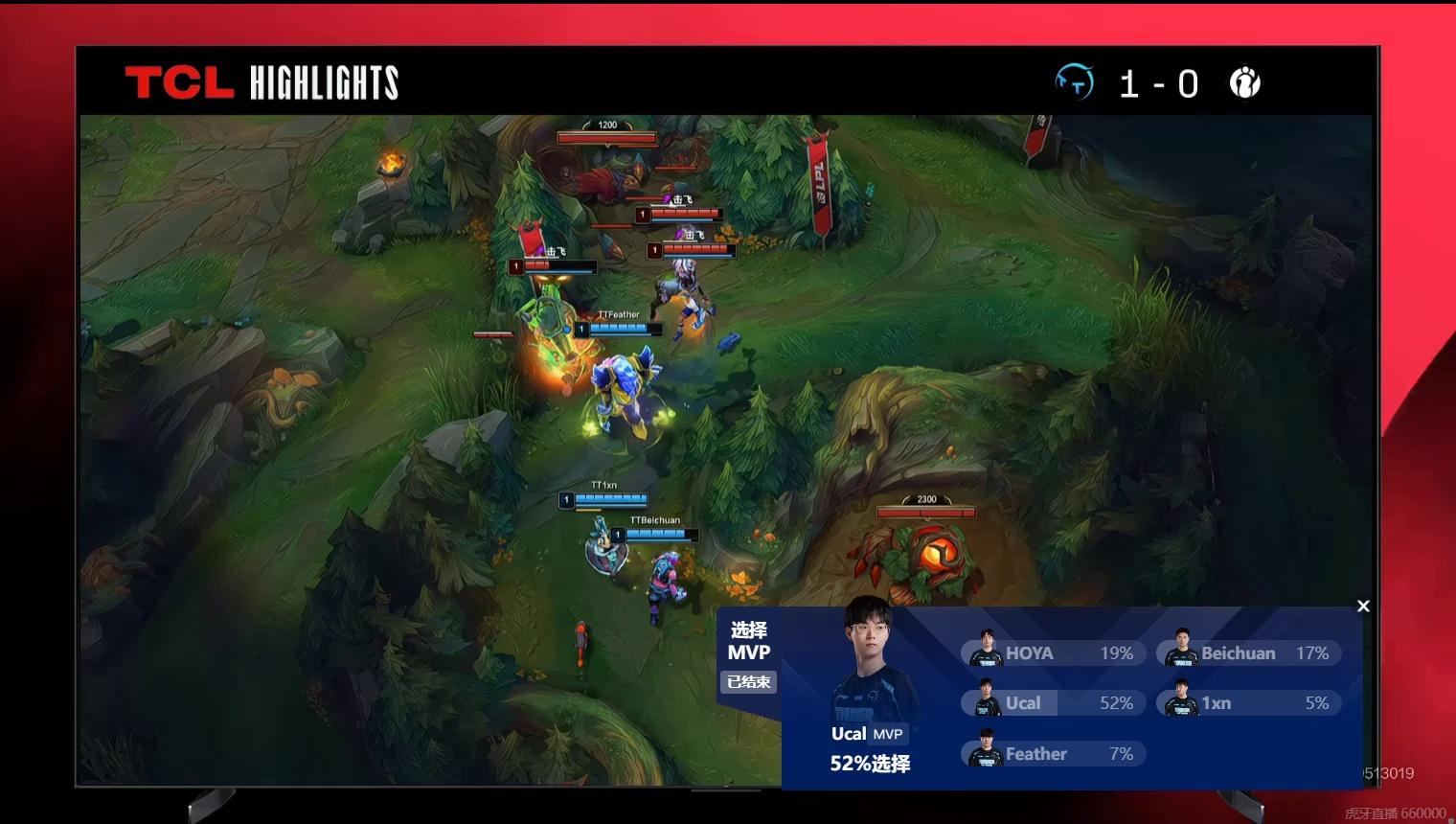Pick Beichuan in the MVP vote

(x=1248, y=653)
